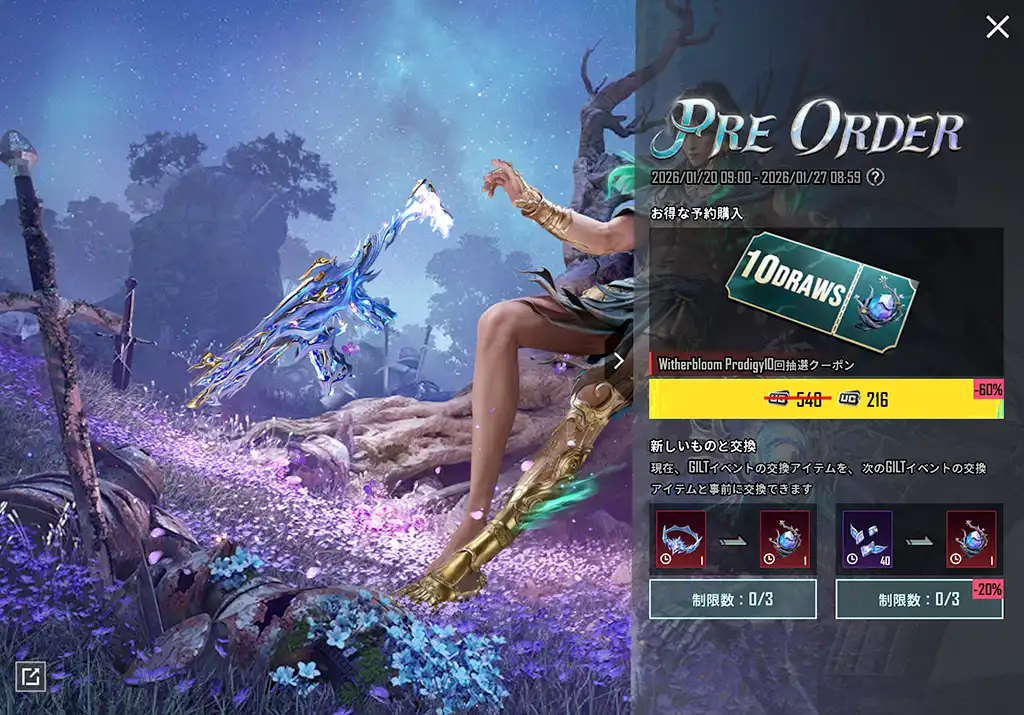
Task: Collapse the side panel with the arrow
Action: (619, 361)
